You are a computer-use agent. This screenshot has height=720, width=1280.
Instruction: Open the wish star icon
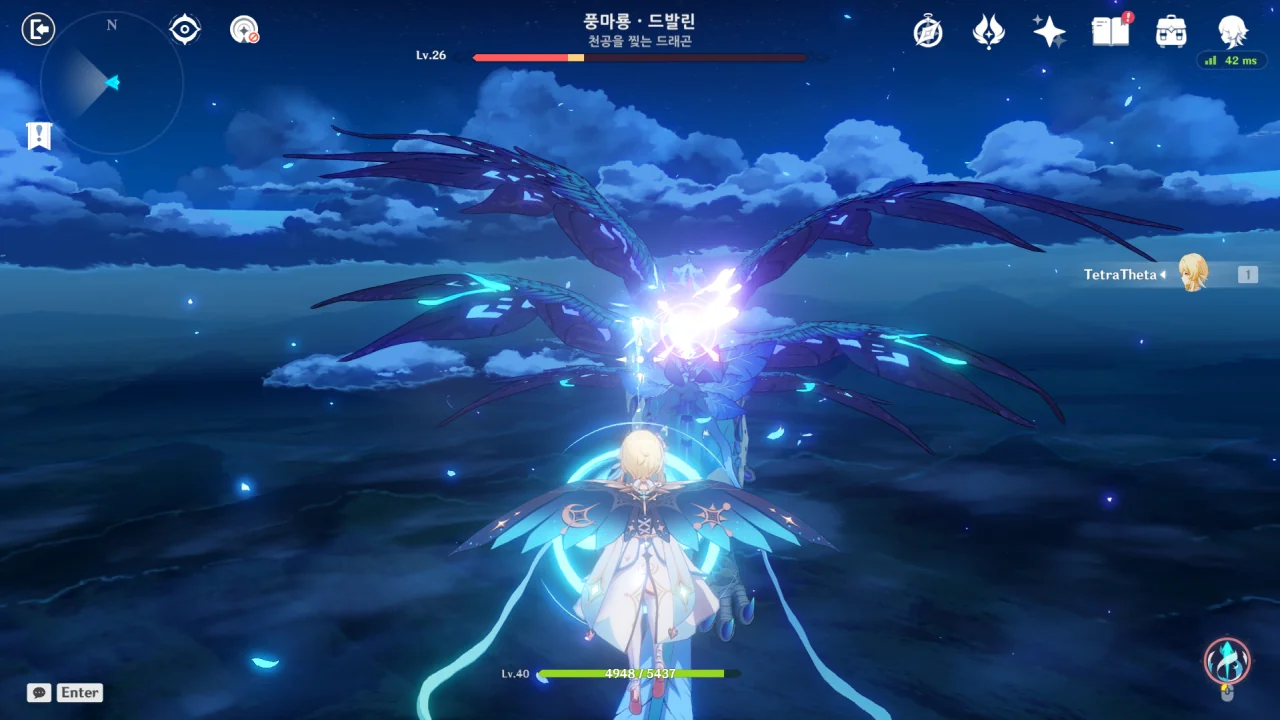[1049, 32]
